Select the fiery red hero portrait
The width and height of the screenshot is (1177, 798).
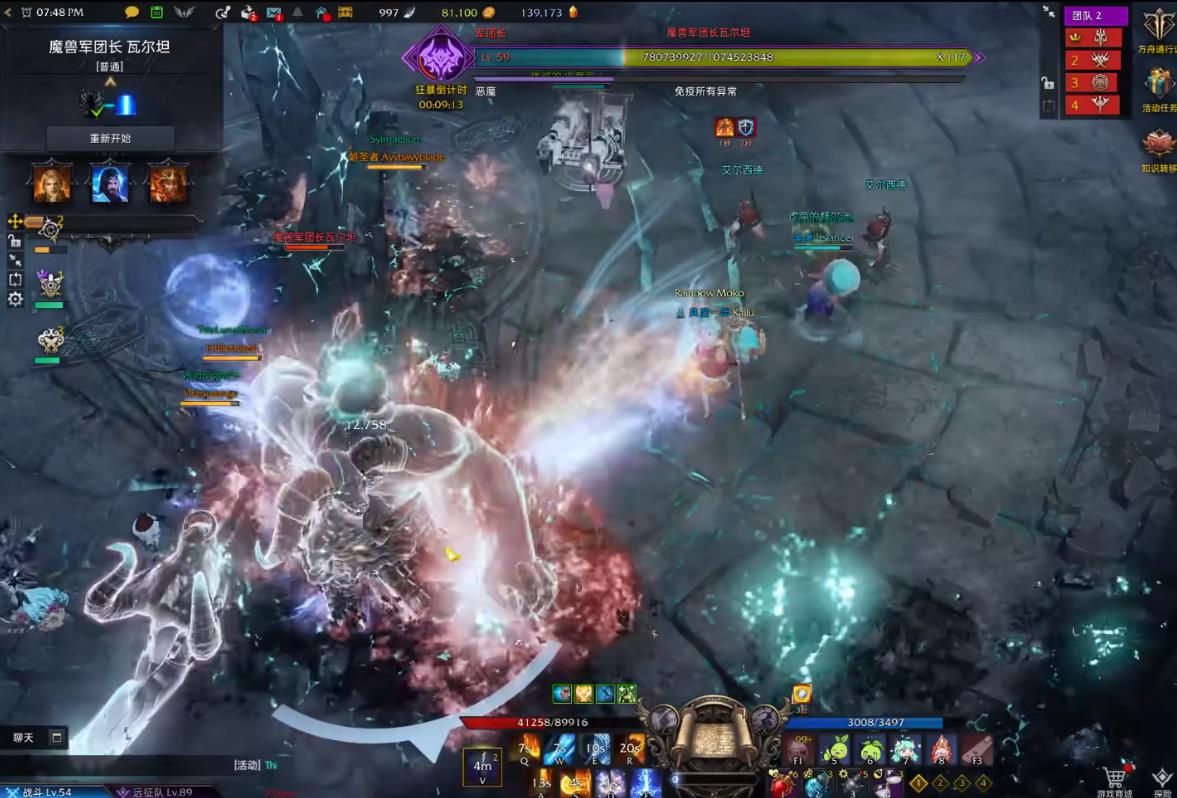click(x=167, y=181)
